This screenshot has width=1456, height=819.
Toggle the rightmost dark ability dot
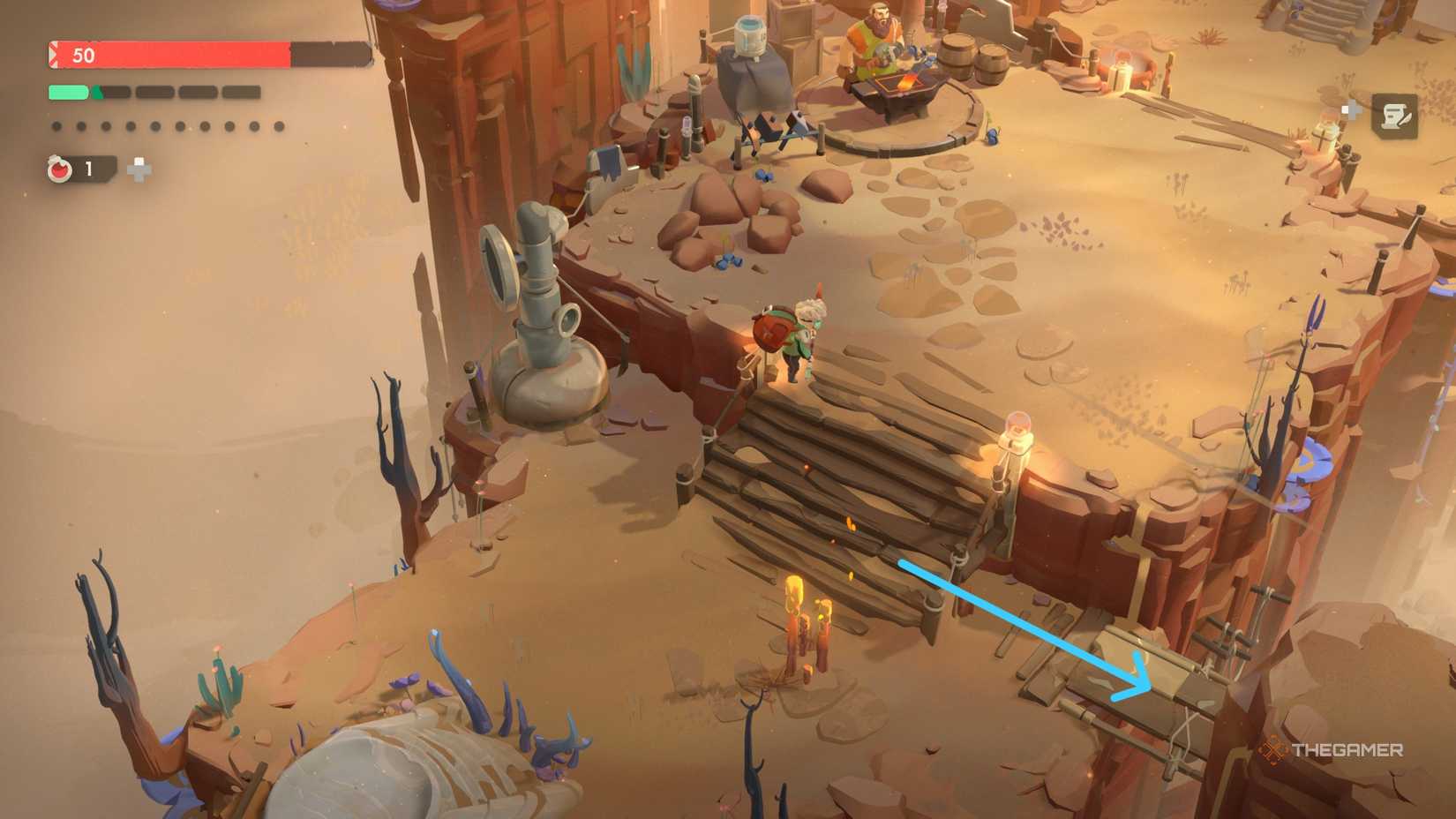pyautogui.click(x=276, y=127)
